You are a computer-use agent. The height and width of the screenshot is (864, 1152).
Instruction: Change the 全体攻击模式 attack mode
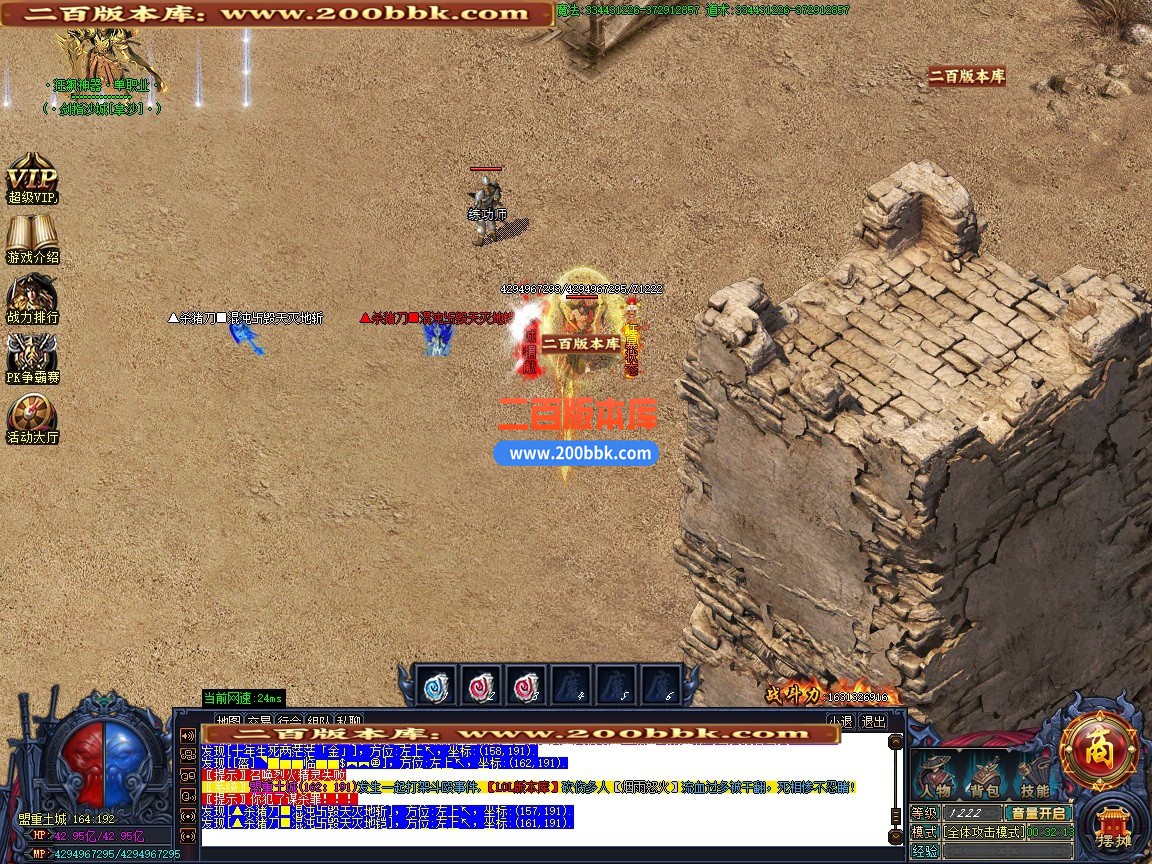tap(983, 832)
